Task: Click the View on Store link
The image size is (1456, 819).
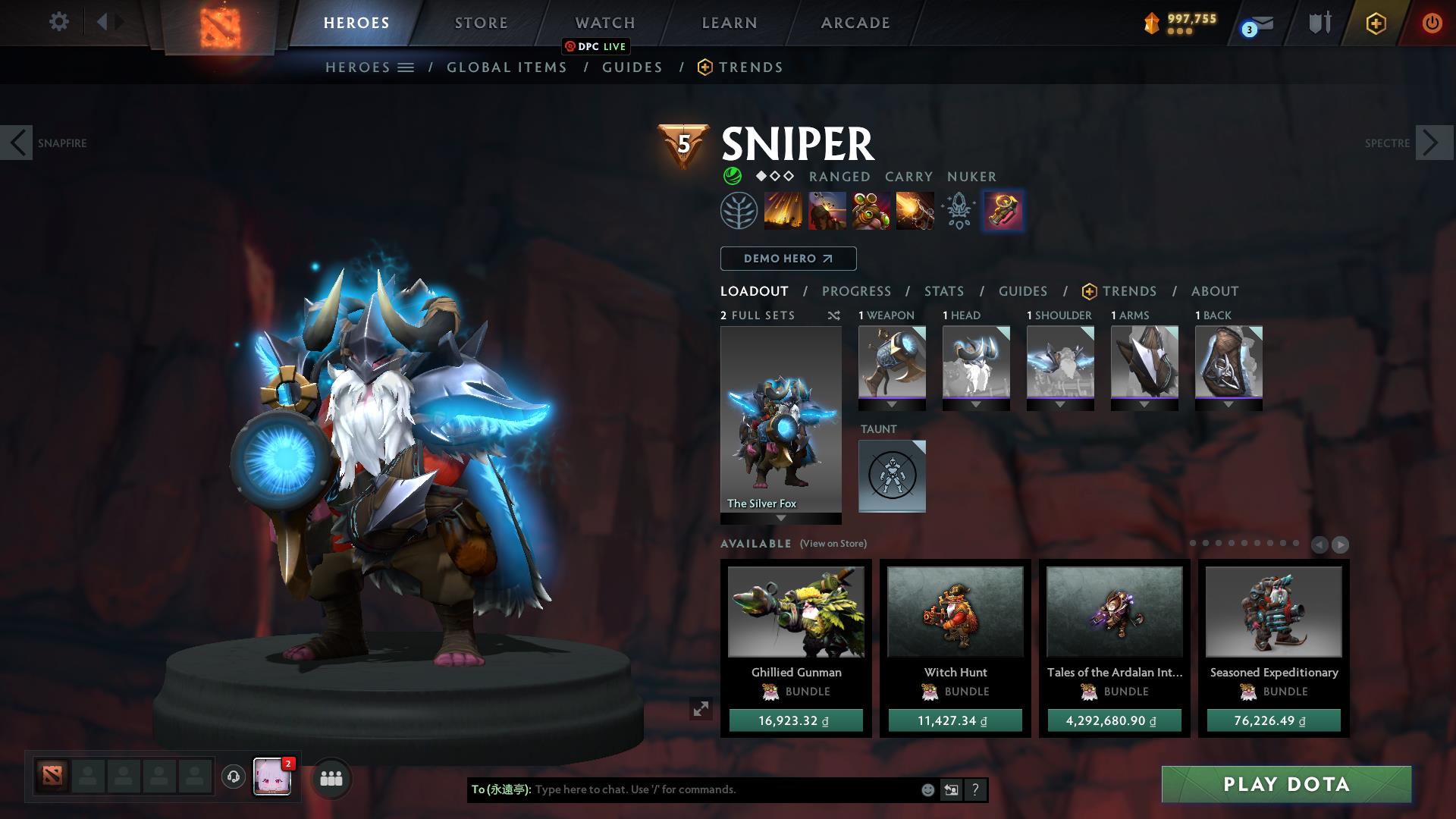Action: point(833,544)
